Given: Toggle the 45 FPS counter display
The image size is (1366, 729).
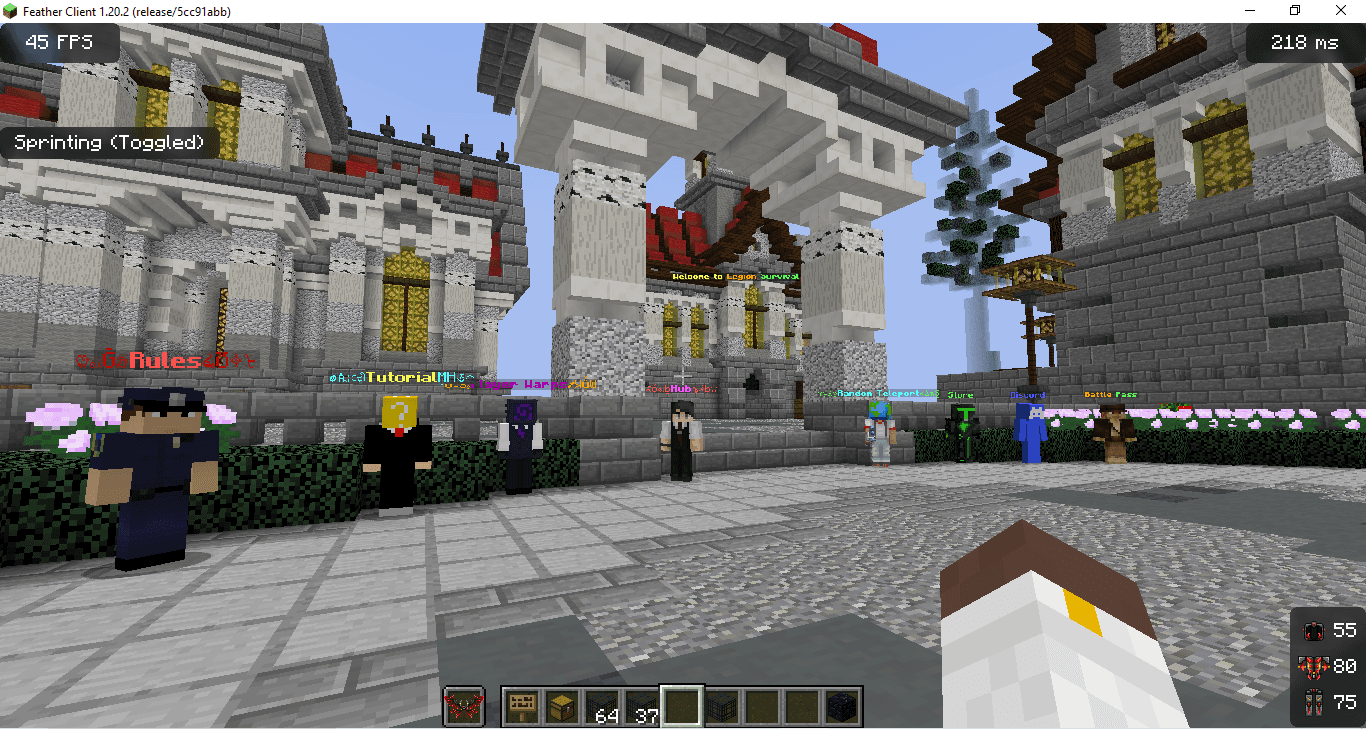Looking at the screenshot, I should click(x=62, y=42).
